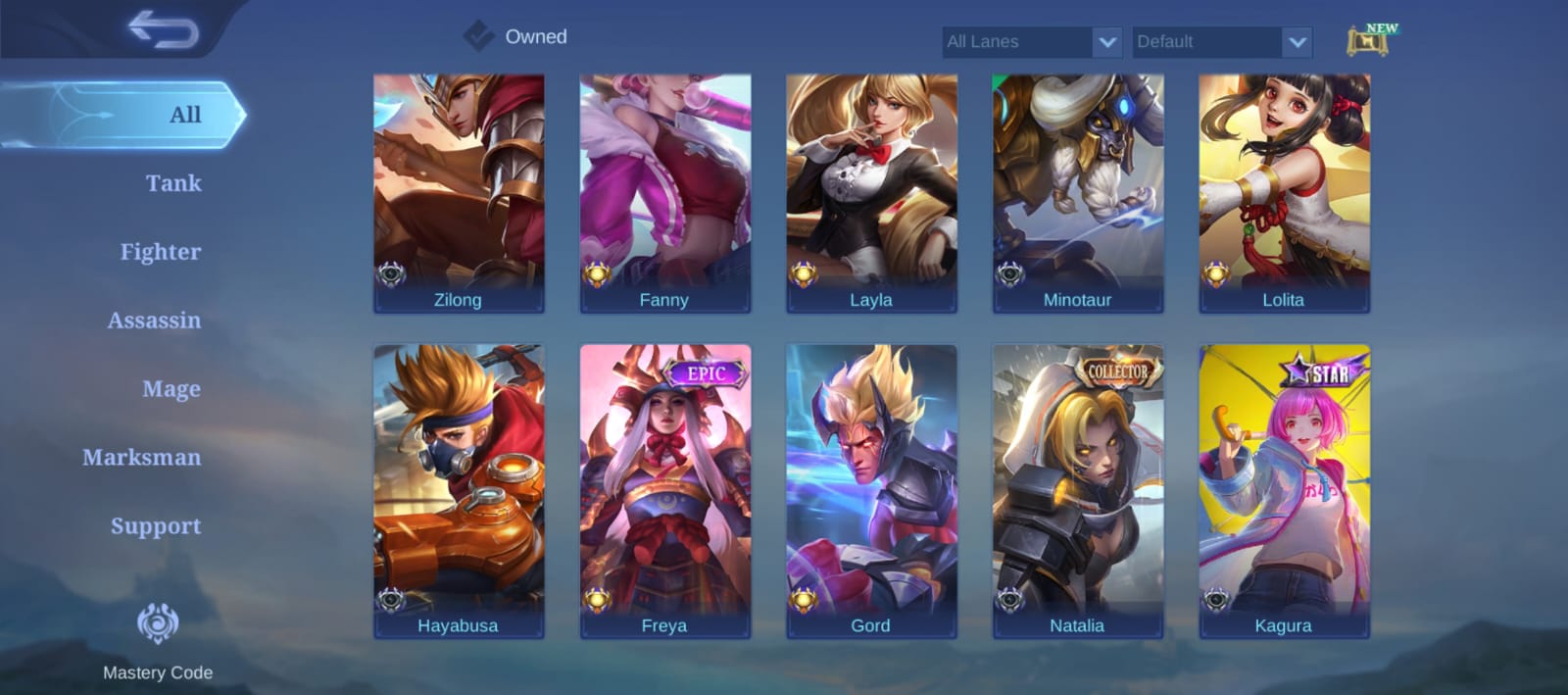
Task: Open the Mage hero category
Action: (171, 389)
